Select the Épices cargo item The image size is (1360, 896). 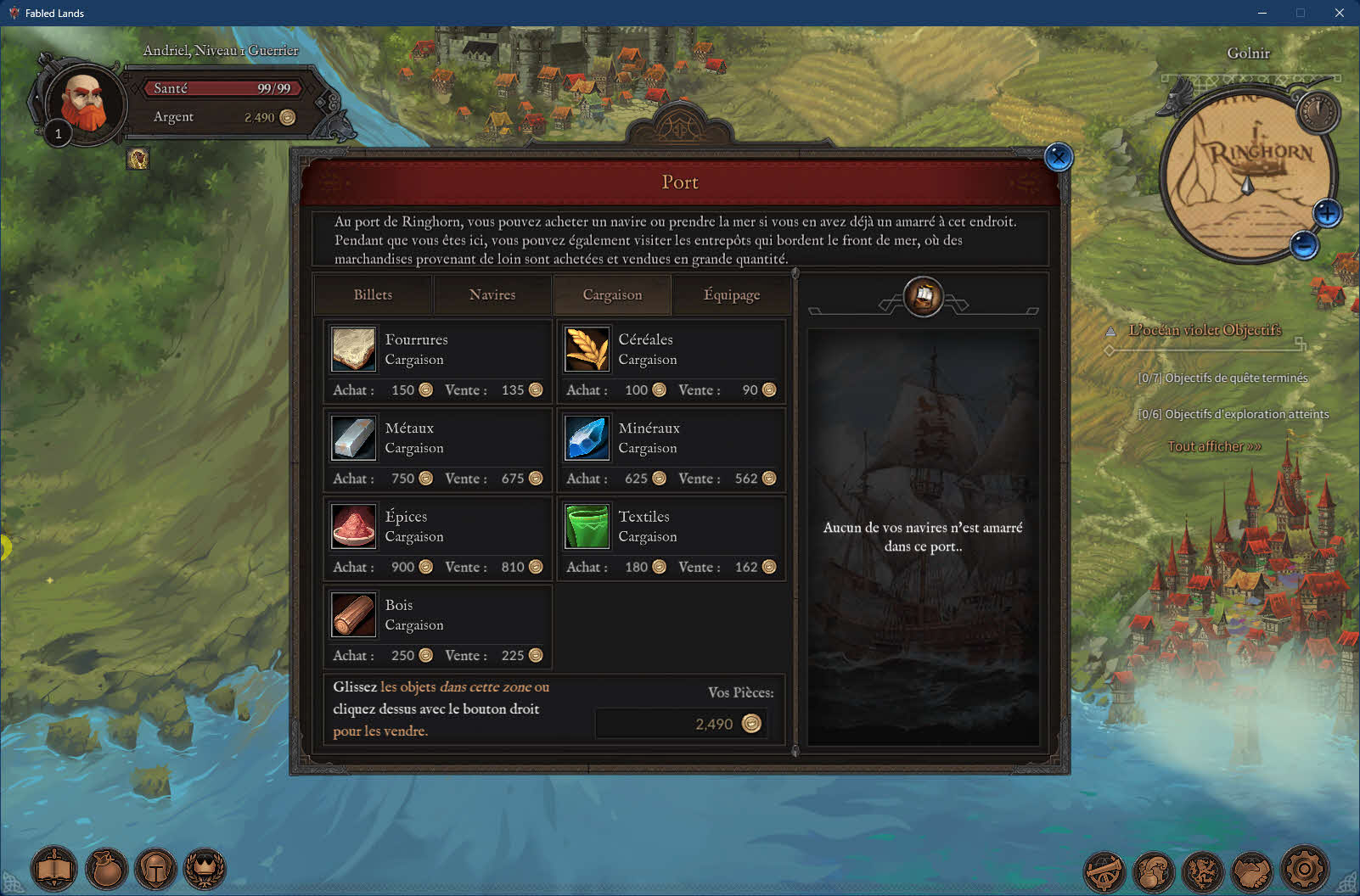(353, 526)
